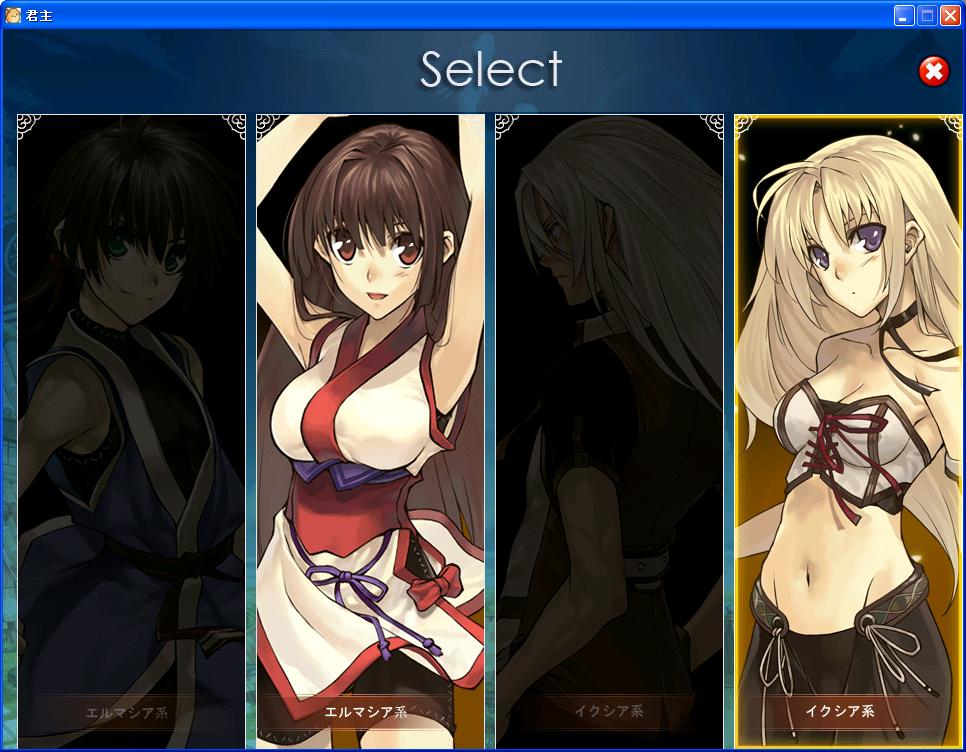Close the Select screen with red X
Image resolution: width=966 pixels, height=752 pixels.
(934, 71)
